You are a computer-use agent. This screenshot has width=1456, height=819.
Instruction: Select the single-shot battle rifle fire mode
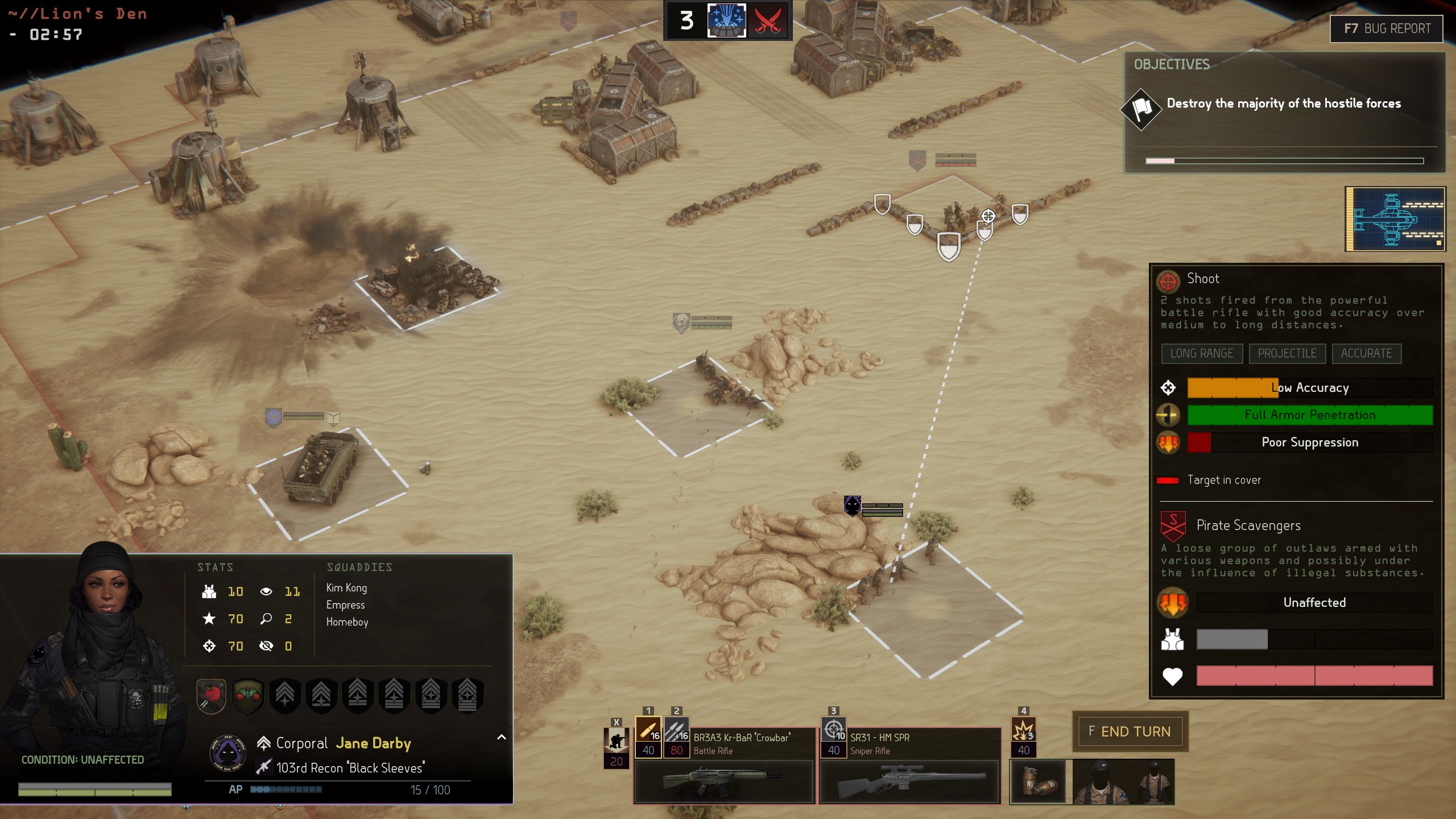(648, 730)
